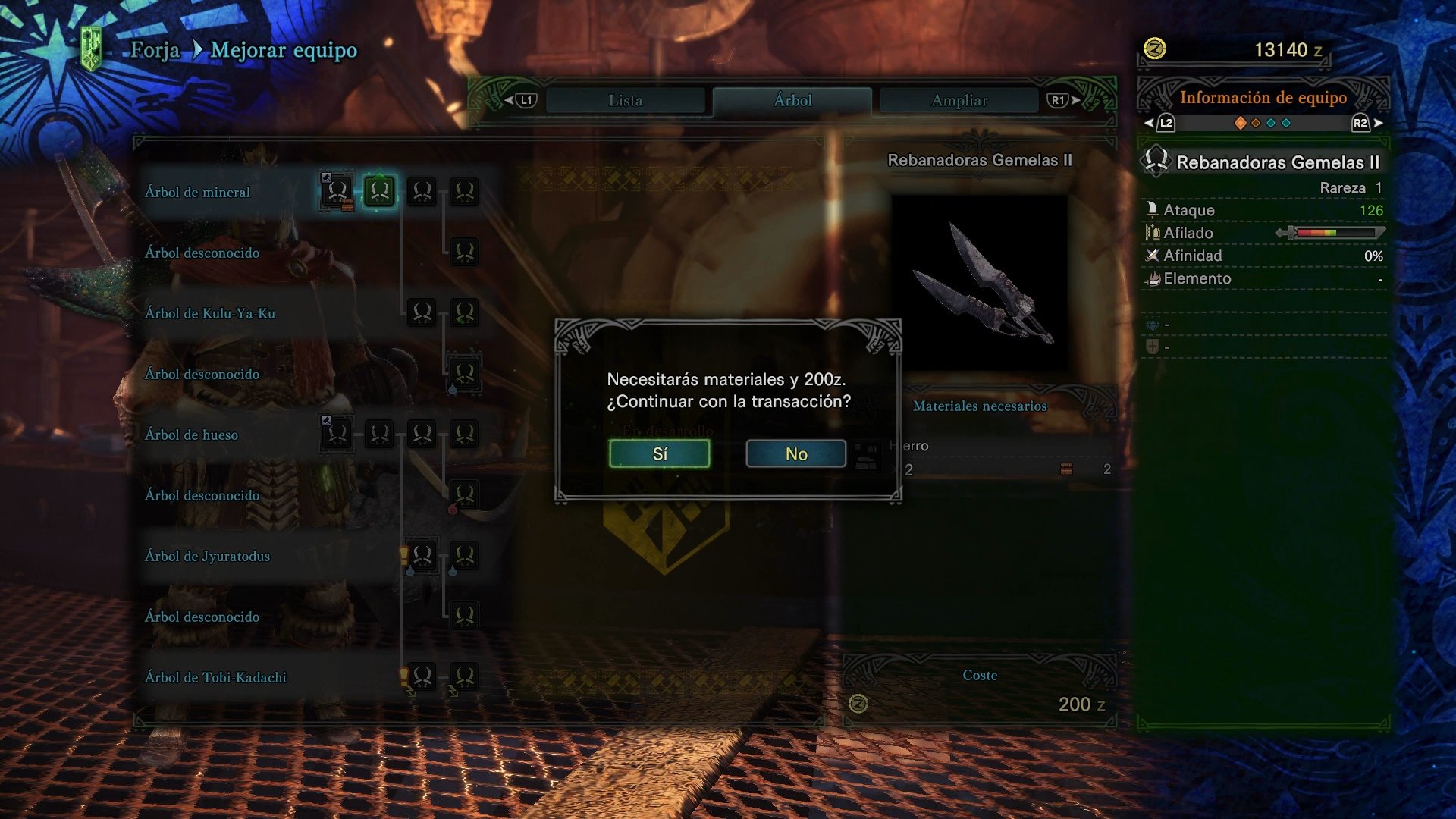Select the weapon node in Árbol de Jyuratodus row
Viewport: 1456px width, 819px height.
pos(422,556)
